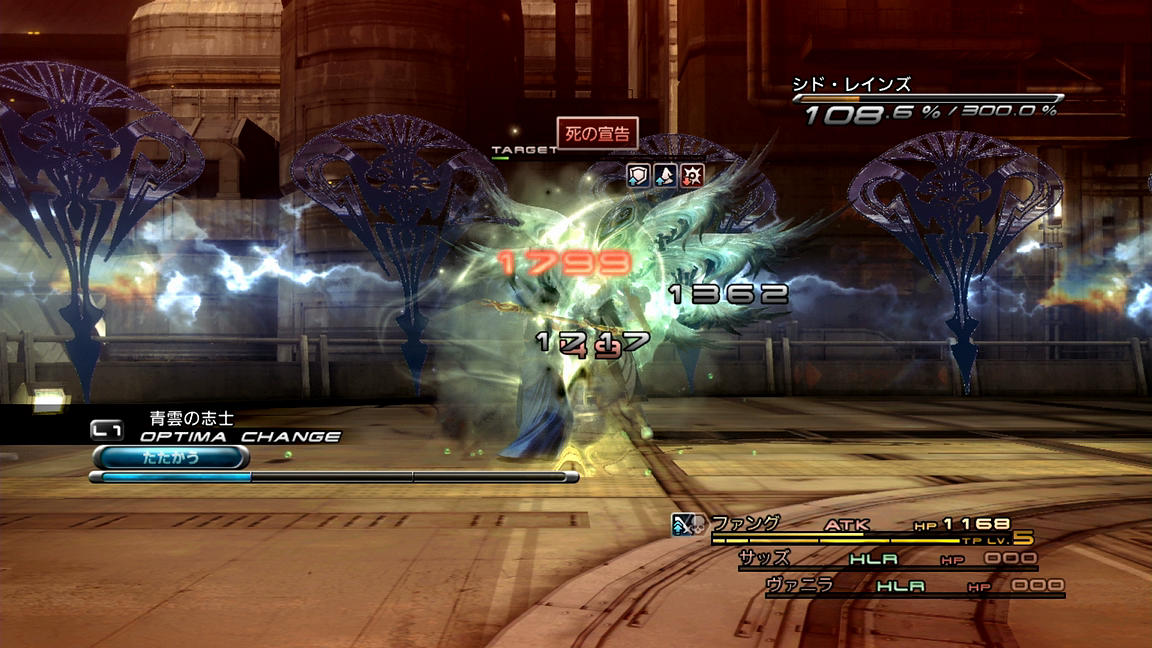This screenshot has width=1152, height=648.
Task: Select the たたかう battle command
Action: point(170,458)
